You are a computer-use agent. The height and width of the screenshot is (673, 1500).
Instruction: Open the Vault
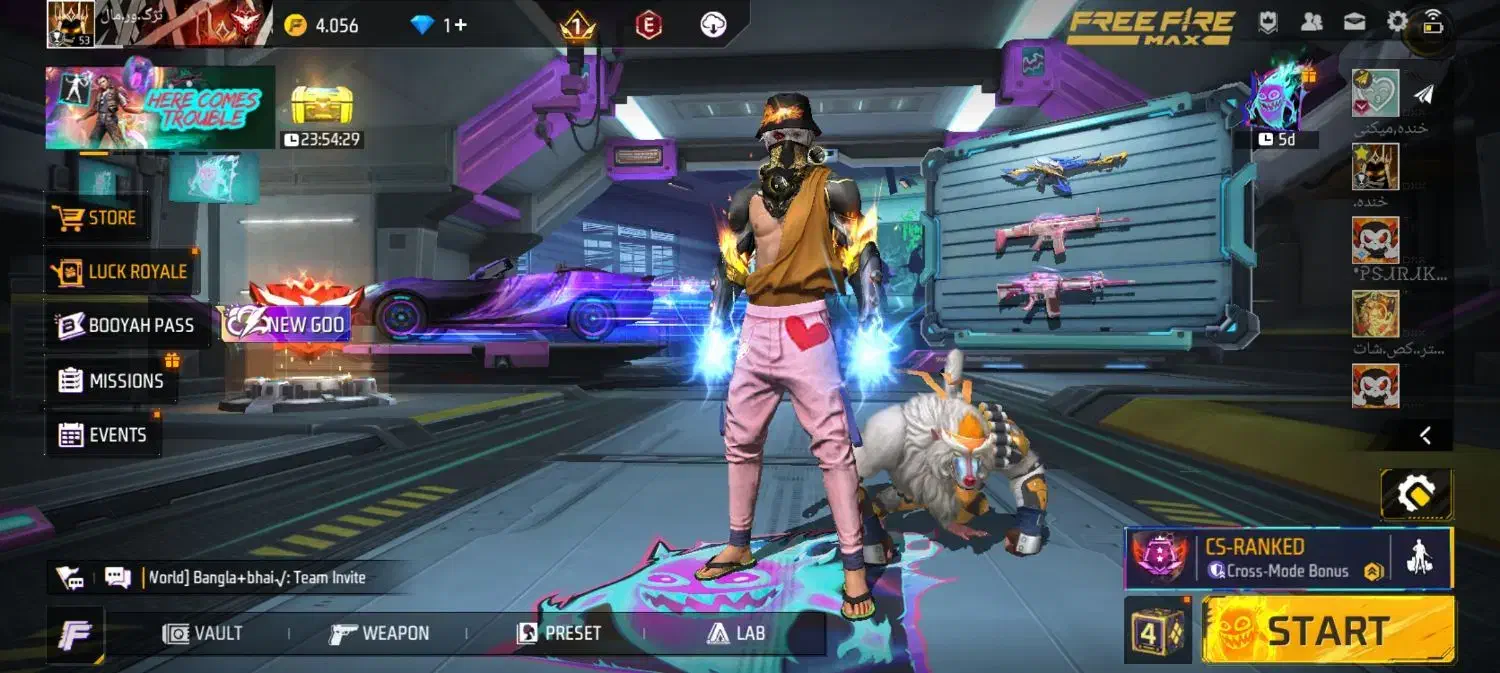tap(204, 633)
